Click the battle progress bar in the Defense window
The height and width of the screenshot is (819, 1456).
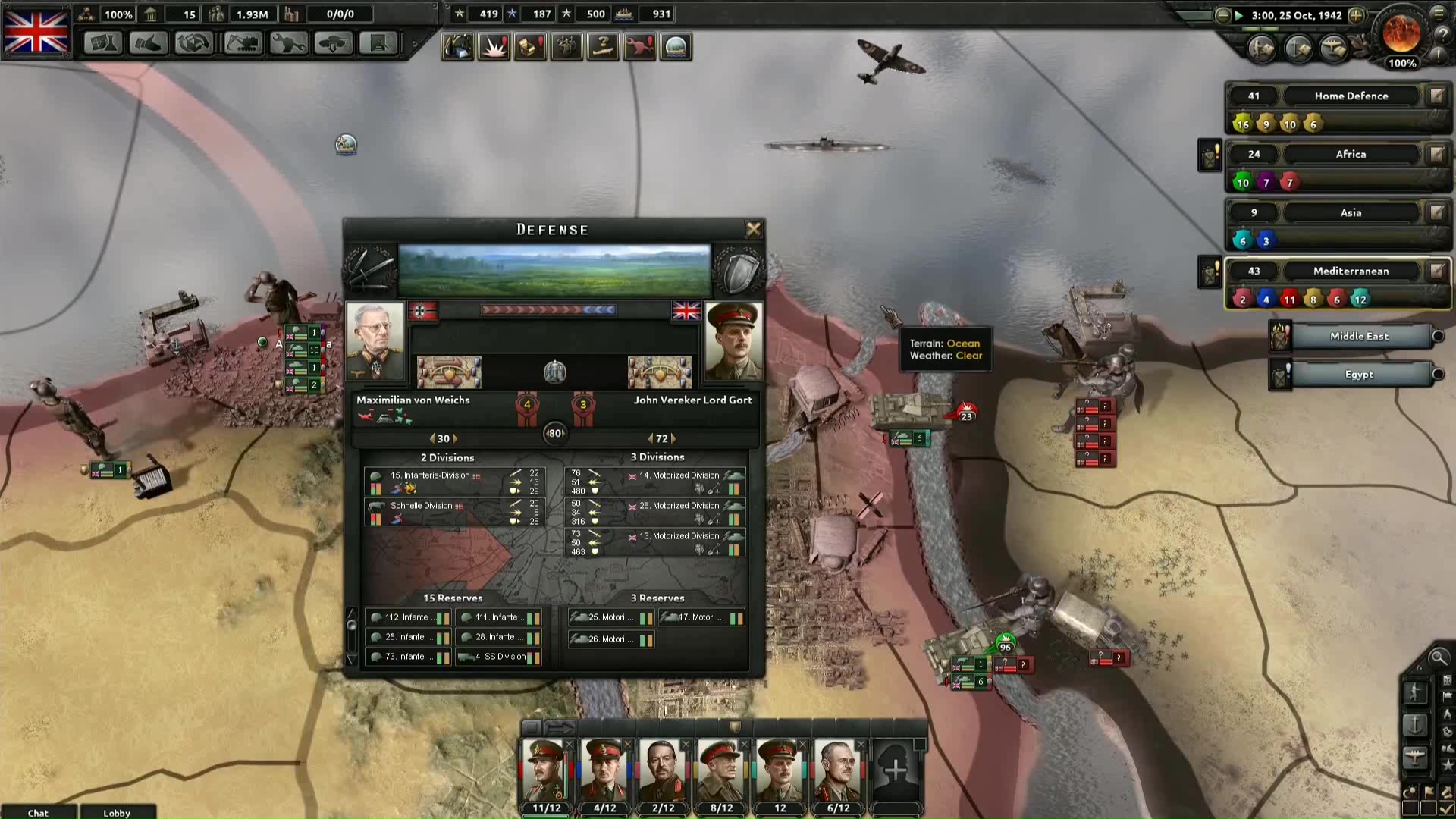[548, 310]
